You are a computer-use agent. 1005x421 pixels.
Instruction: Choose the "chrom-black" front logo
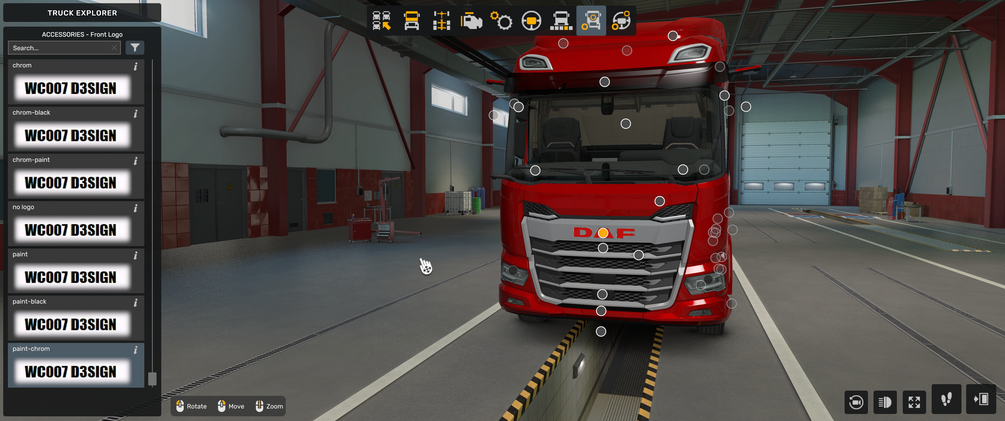(x=70, y=135)
